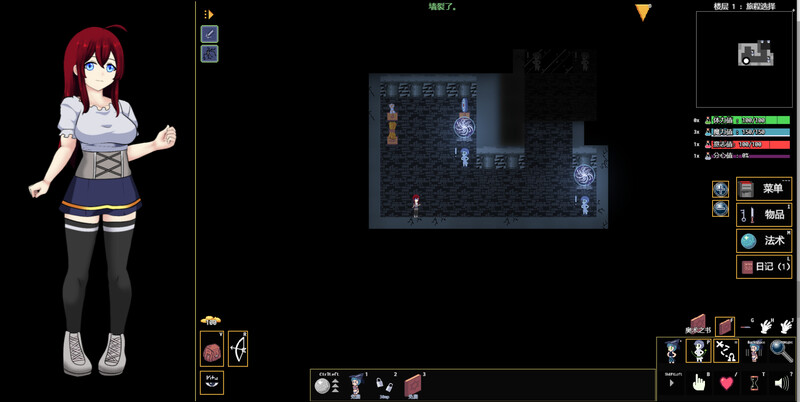Select the red book in hotbar slot 3
This screenshot has height=402, width=800.
(414, 385)
